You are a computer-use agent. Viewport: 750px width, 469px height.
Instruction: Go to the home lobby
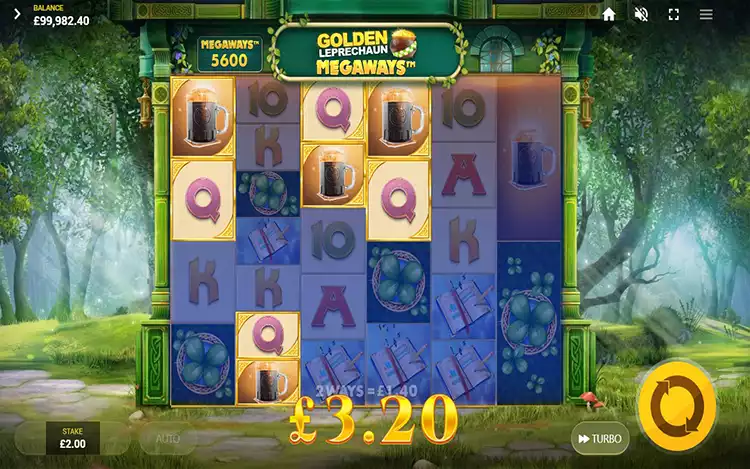[609, 15]
